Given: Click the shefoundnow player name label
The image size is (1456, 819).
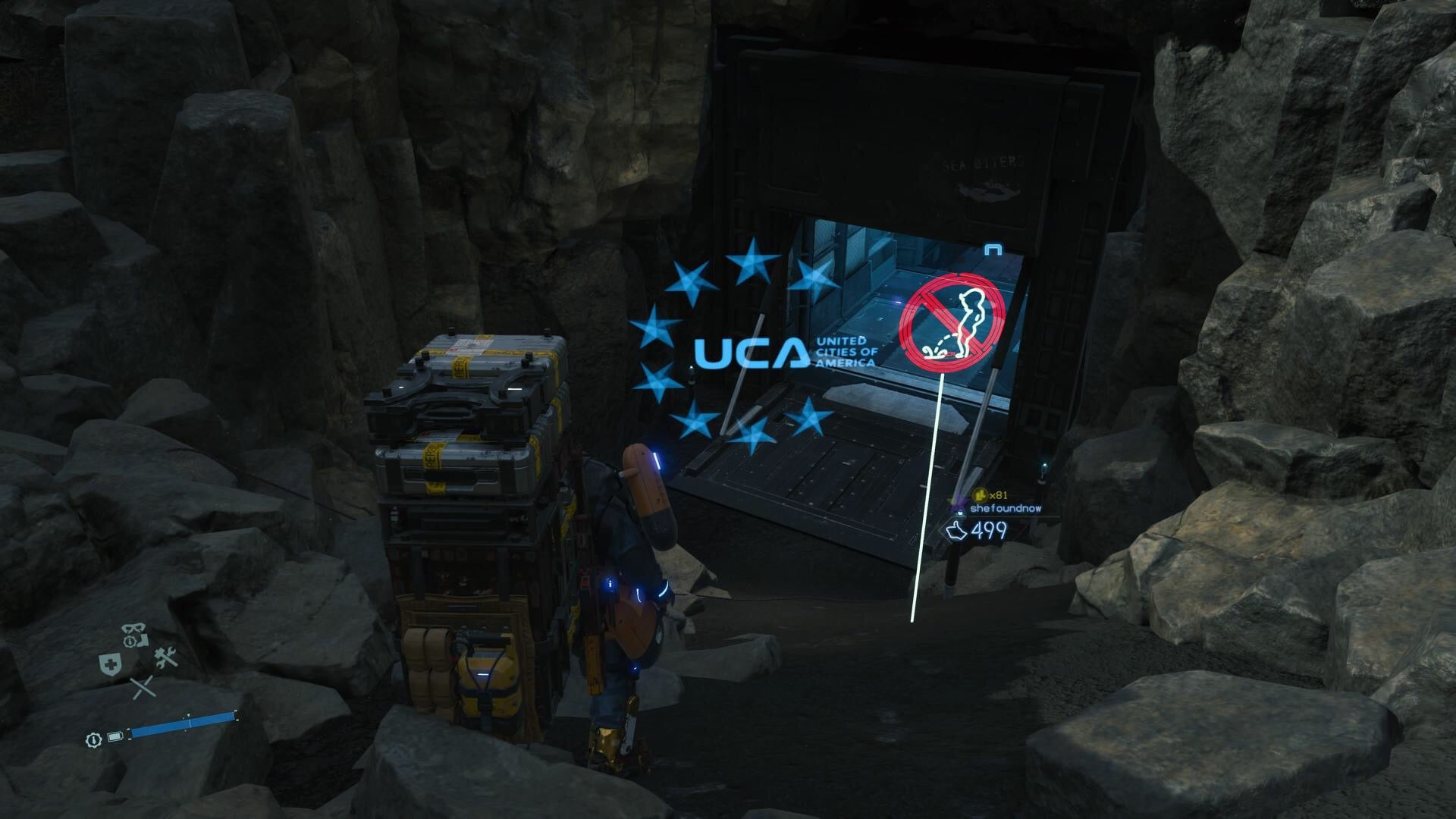Looking at the screenshot, I should click(1006, 509).
